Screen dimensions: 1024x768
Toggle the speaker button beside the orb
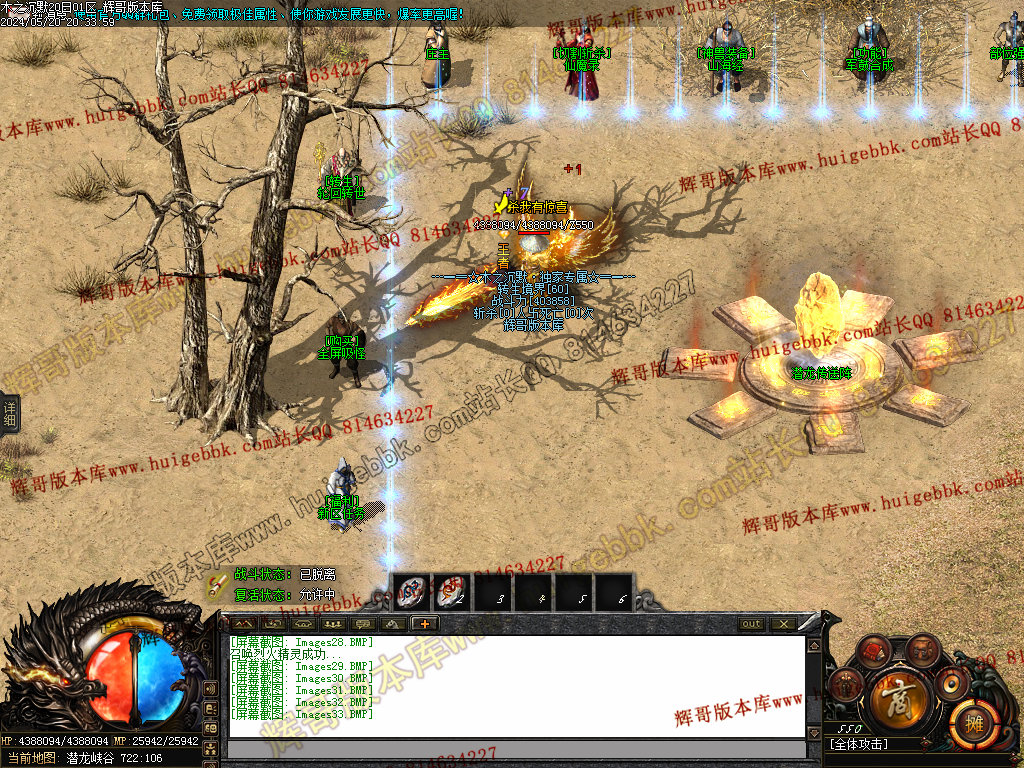pyautogui.click(x=210, y=689)
